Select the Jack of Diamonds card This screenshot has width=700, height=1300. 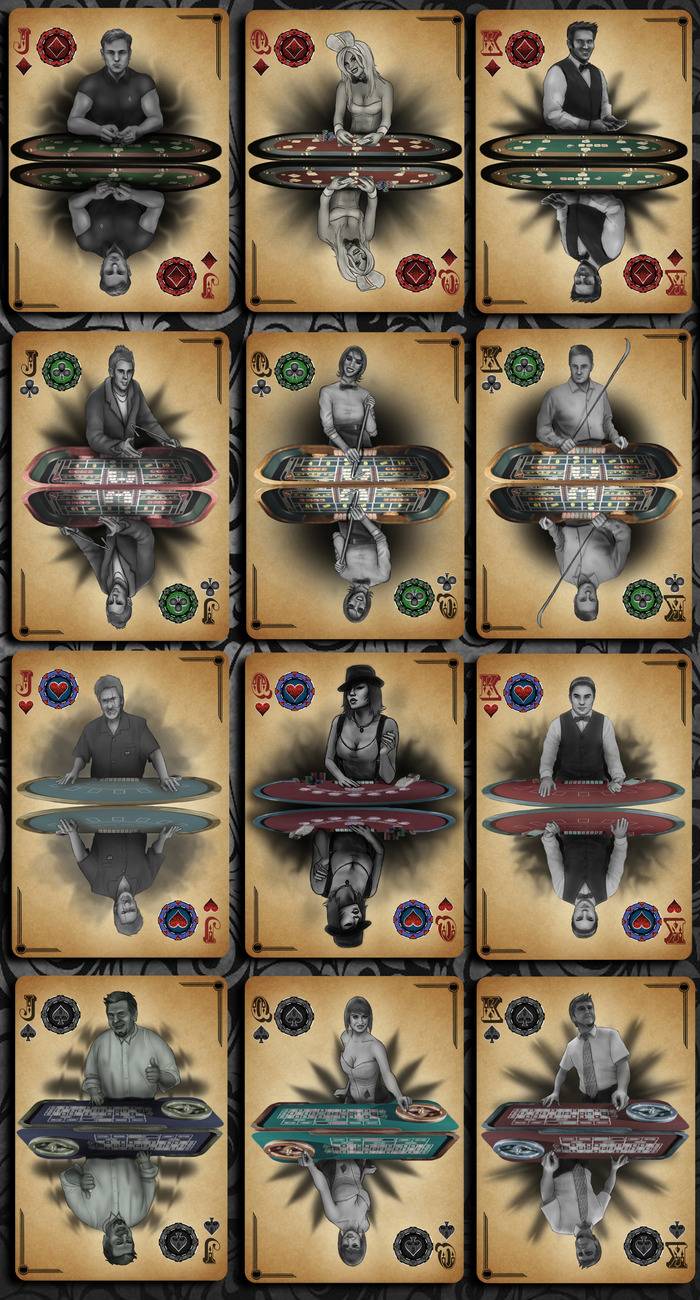pos(118,160)
